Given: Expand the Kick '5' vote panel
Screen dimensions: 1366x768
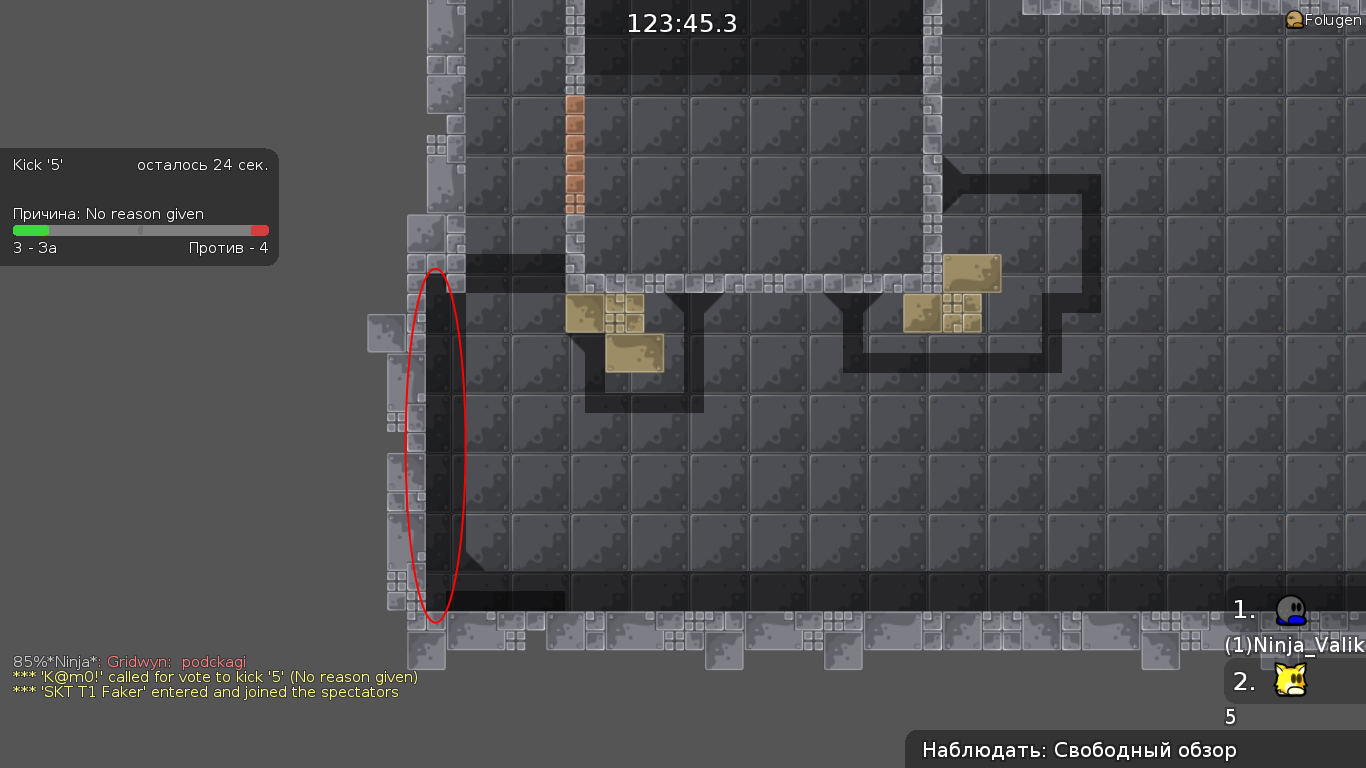Looking at the screenshot, I should [x=140, y=205].
